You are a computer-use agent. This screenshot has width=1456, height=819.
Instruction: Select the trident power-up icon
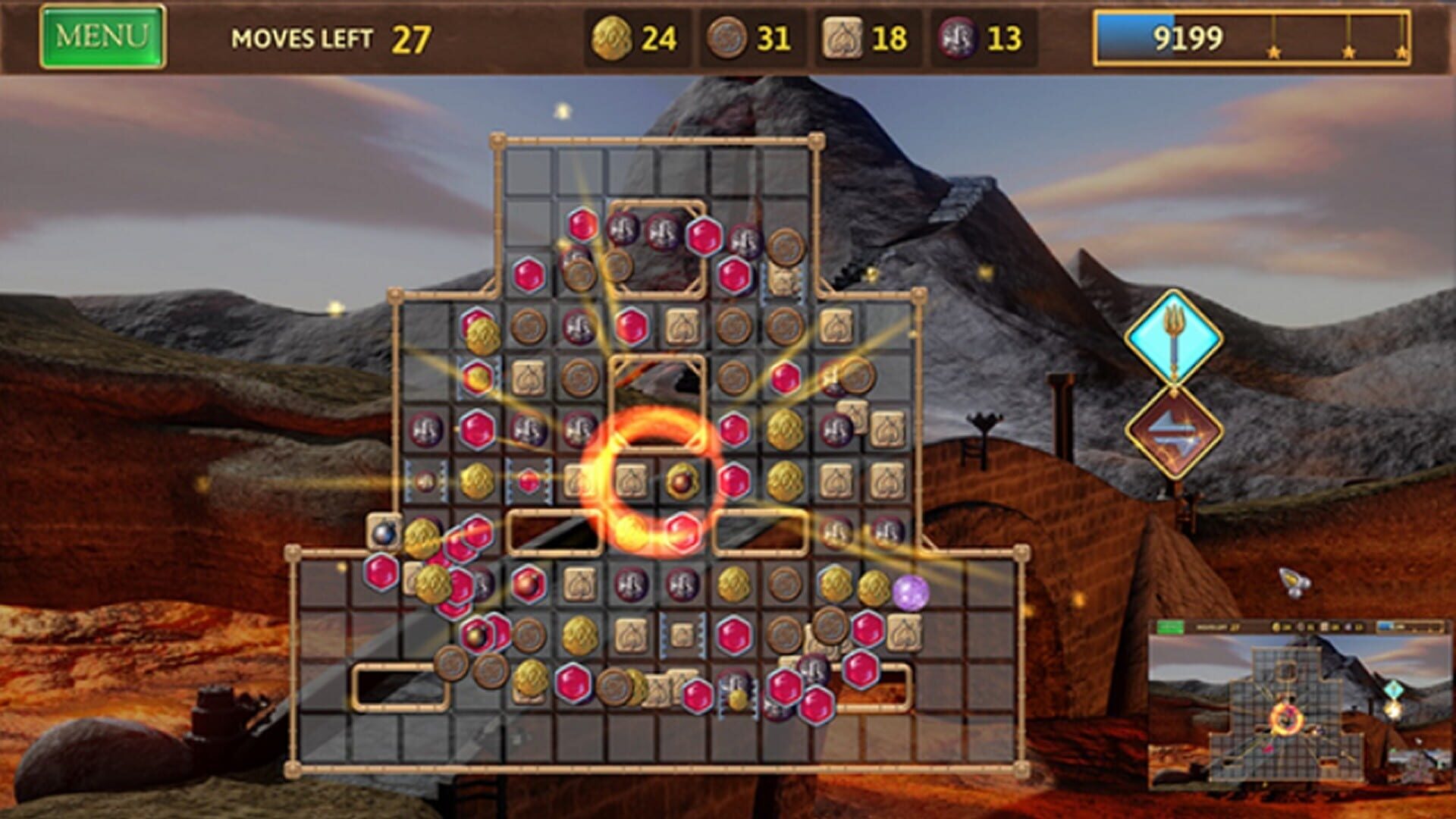[x=1174, y=334]
